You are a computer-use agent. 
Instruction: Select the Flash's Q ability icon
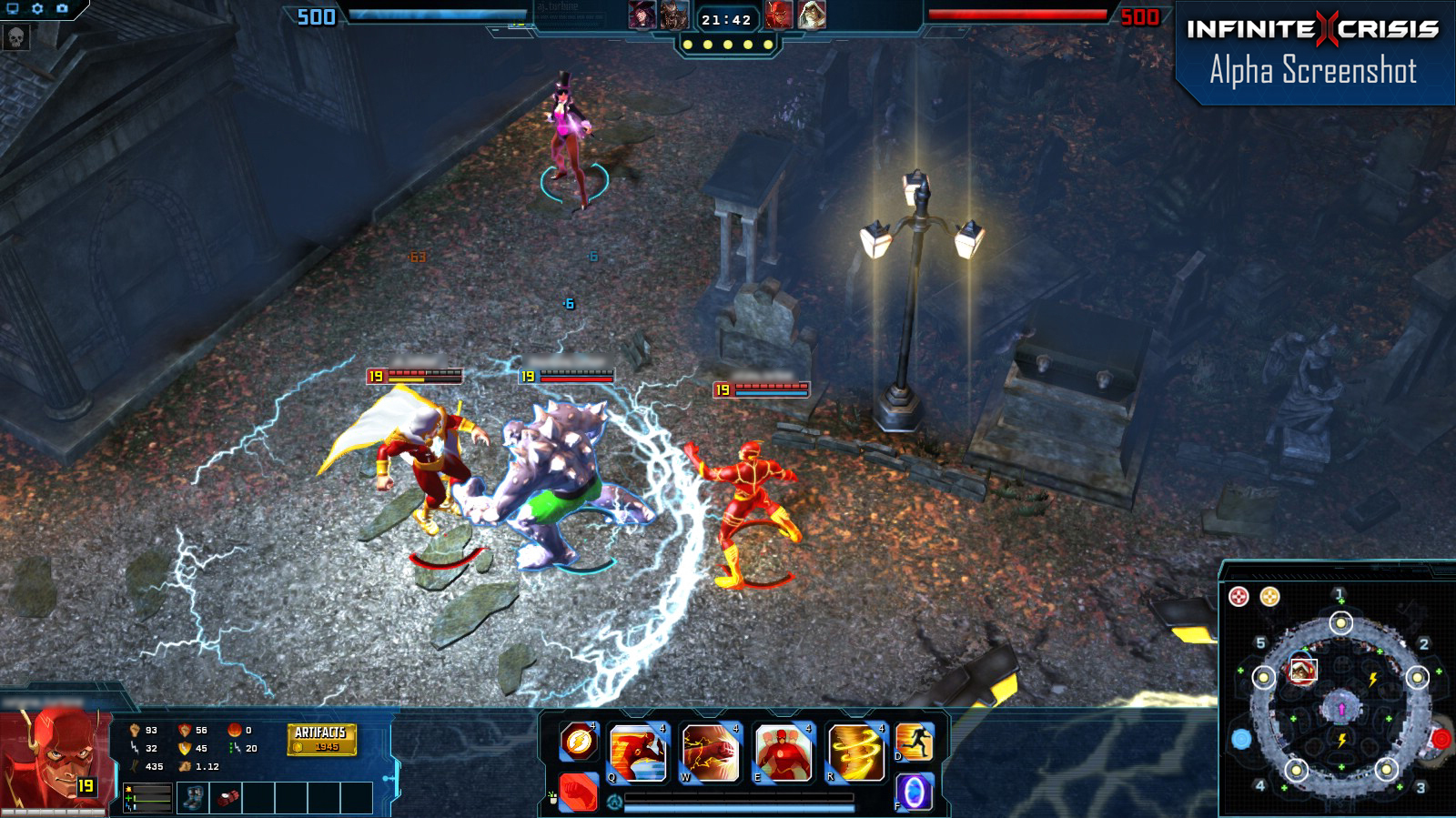click(637, 752)
